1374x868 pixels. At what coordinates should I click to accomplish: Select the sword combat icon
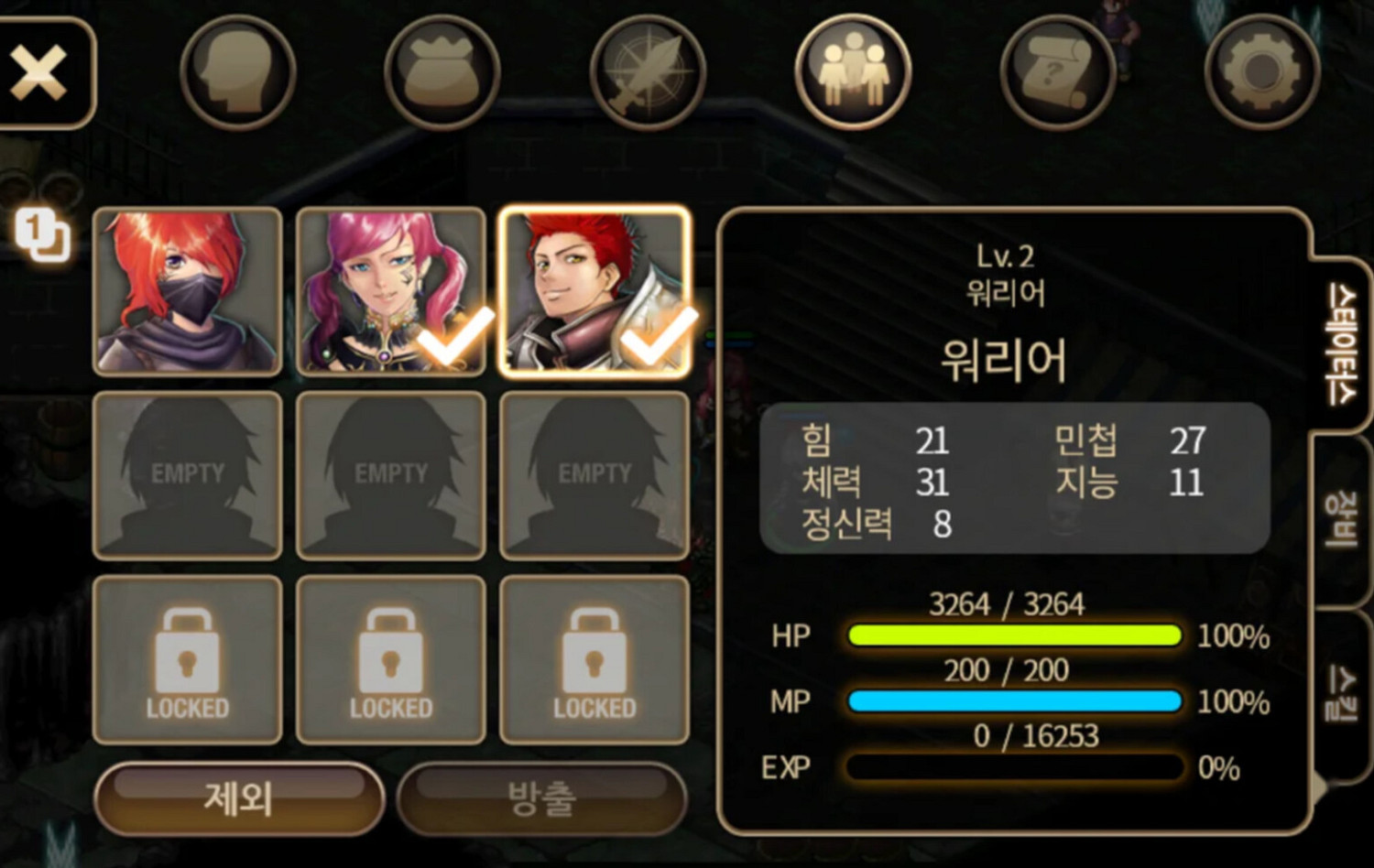tap(646, 73)
